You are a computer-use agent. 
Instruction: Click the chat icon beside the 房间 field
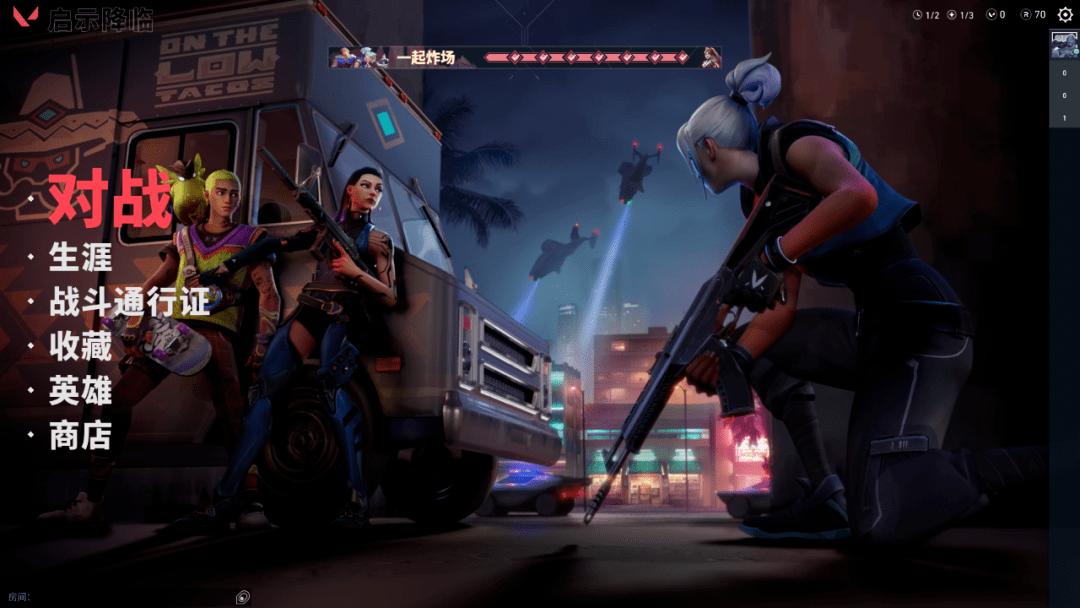coord(242,597)
